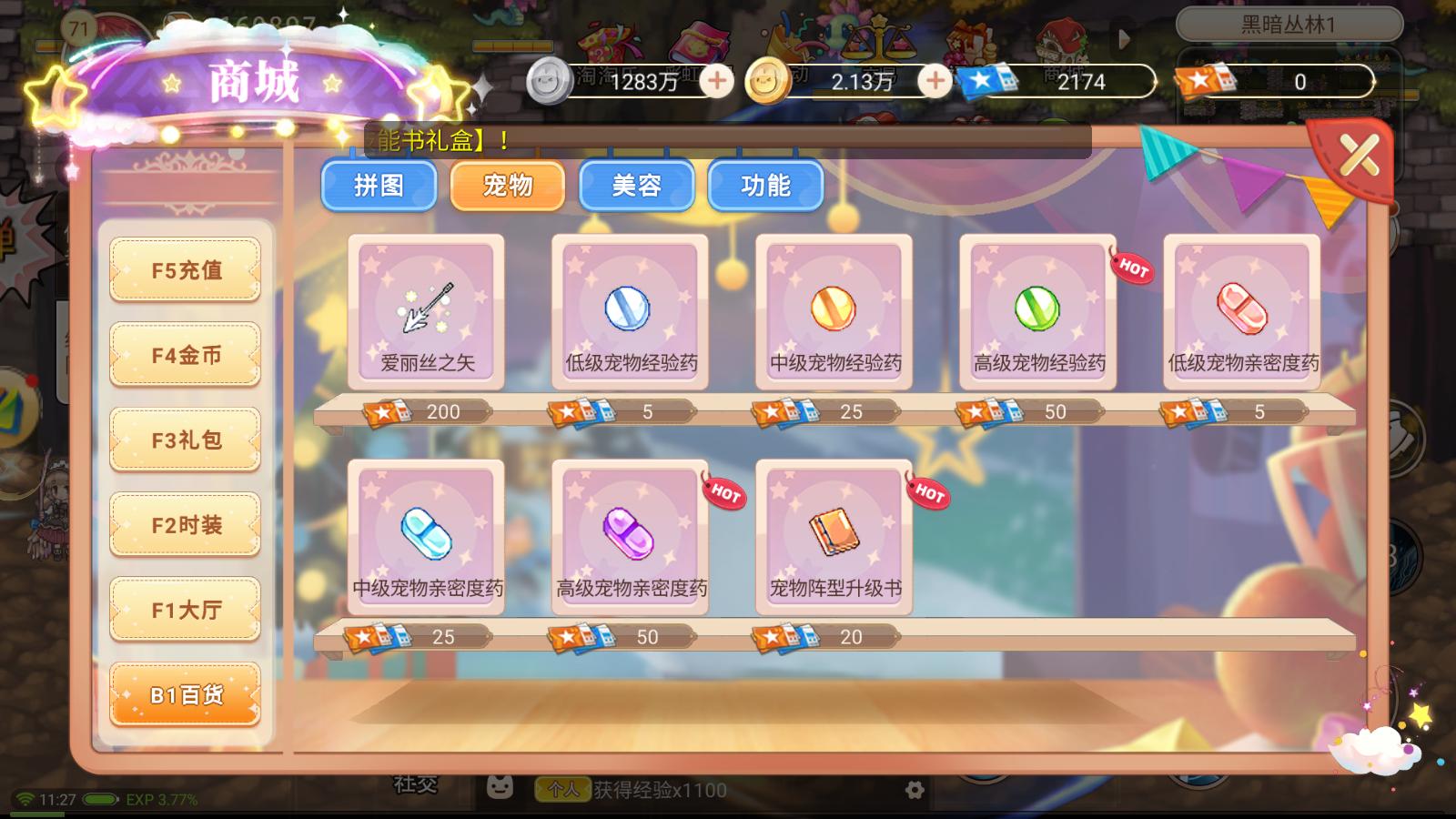Add silver coins with the plus button
The width and height of the screenshot is (1456, 819).
coord(718,82)
